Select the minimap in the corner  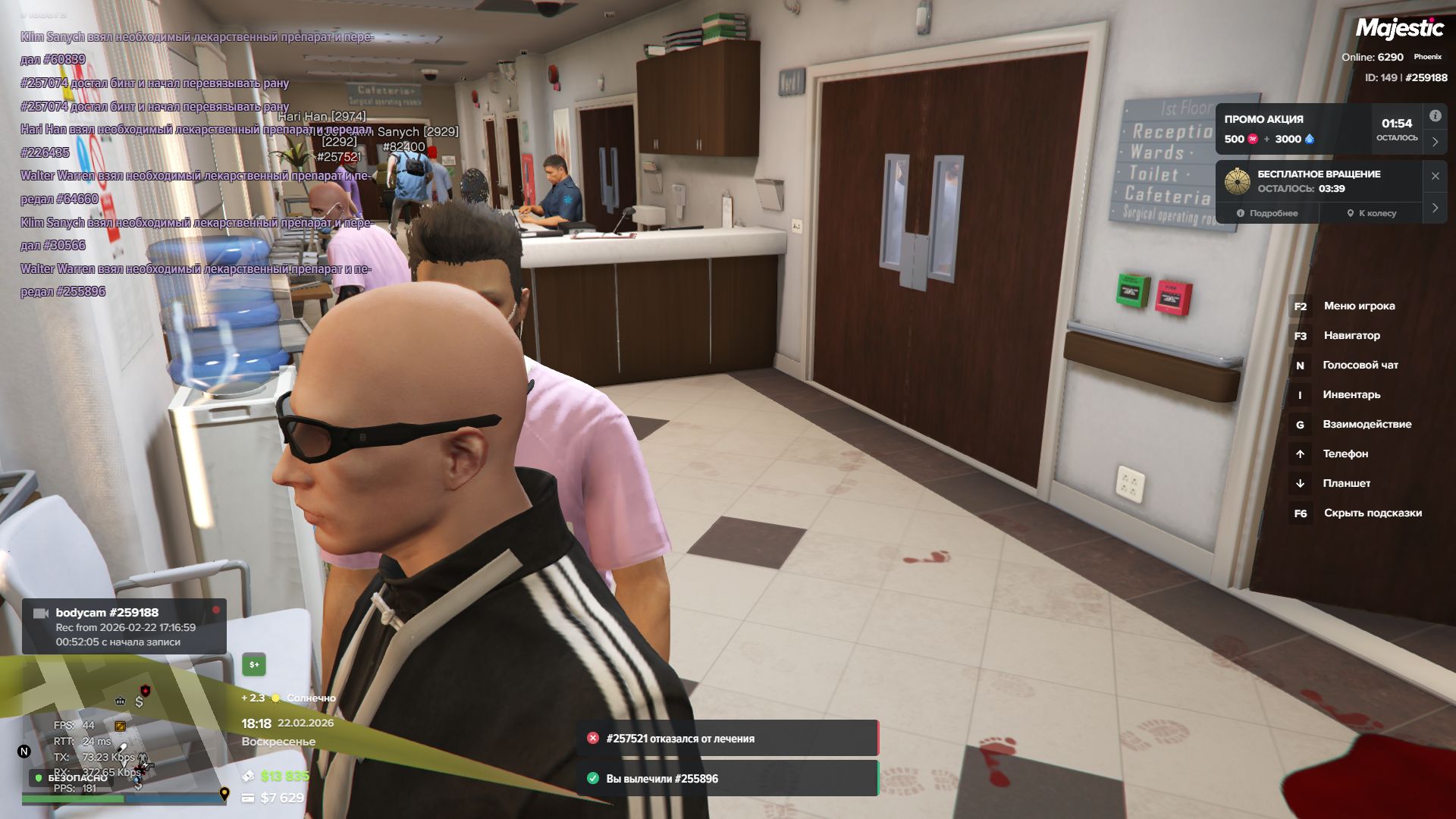pyautogui.click(x=114, y=728)
